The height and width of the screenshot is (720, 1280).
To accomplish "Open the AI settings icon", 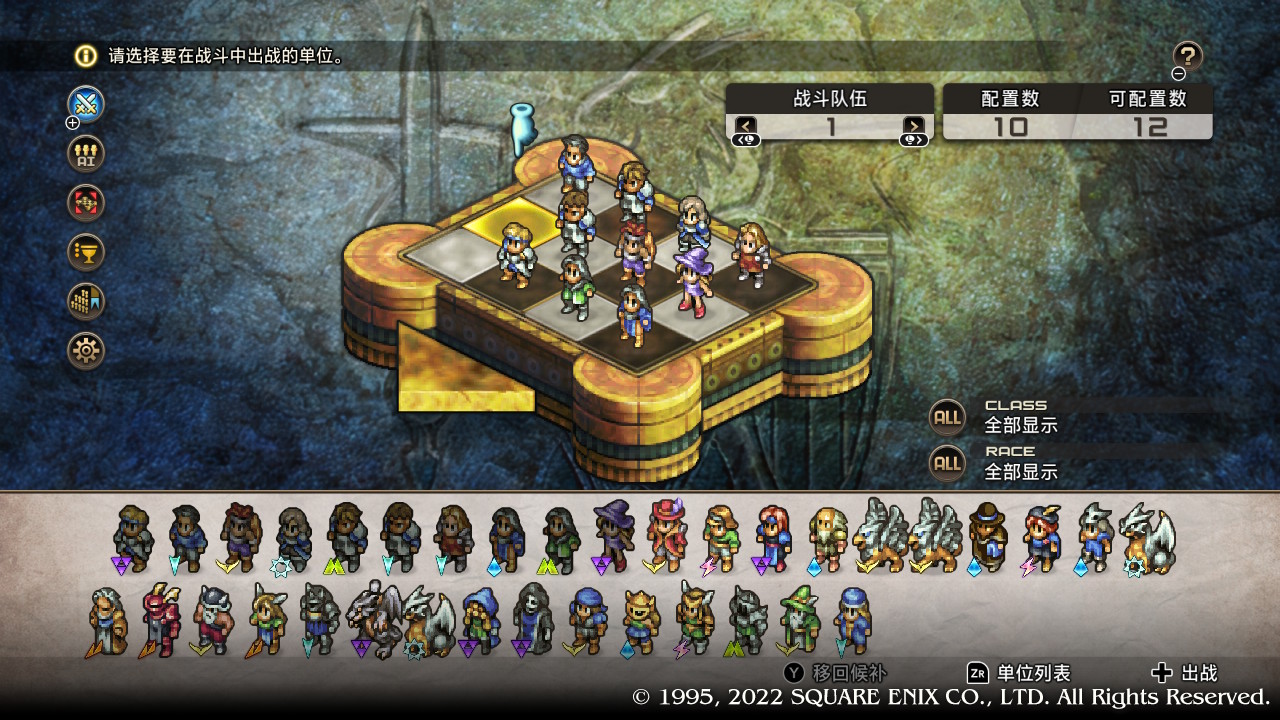I will pyautogui.click(x=86, y=153).
